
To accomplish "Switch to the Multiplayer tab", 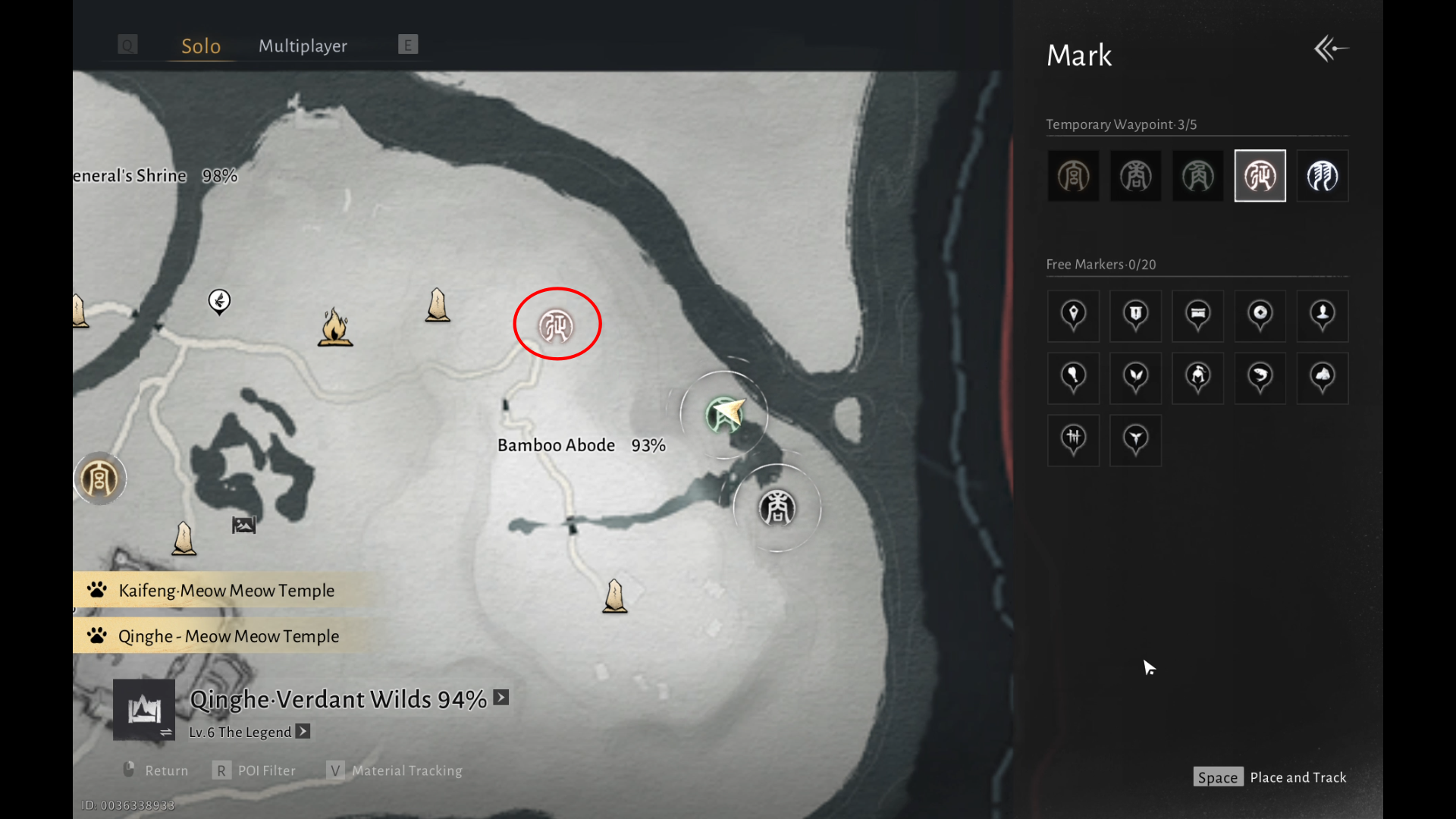I will (x=303, y=46).
